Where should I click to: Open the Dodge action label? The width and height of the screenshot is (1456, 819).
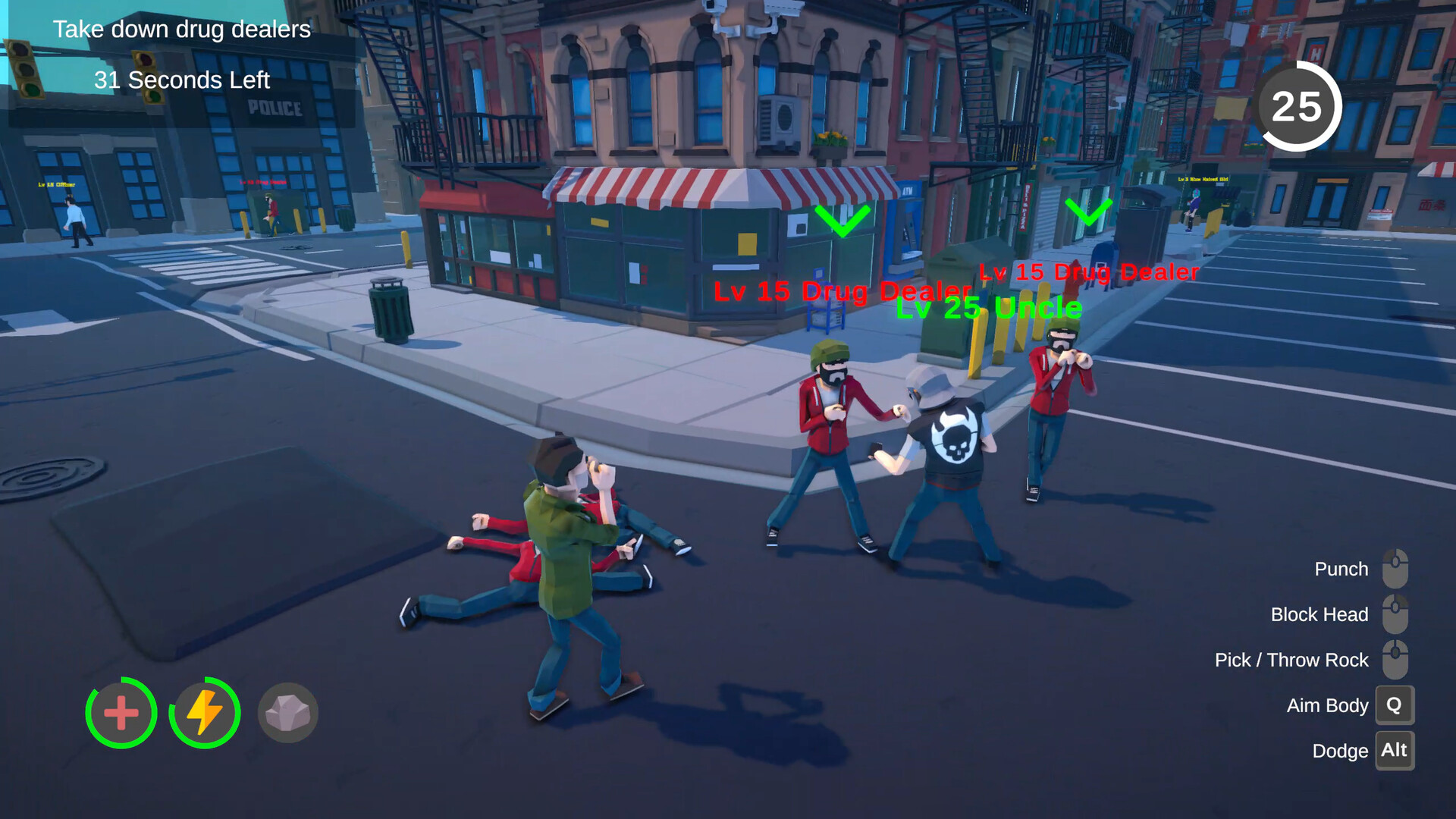[1339, 751]
